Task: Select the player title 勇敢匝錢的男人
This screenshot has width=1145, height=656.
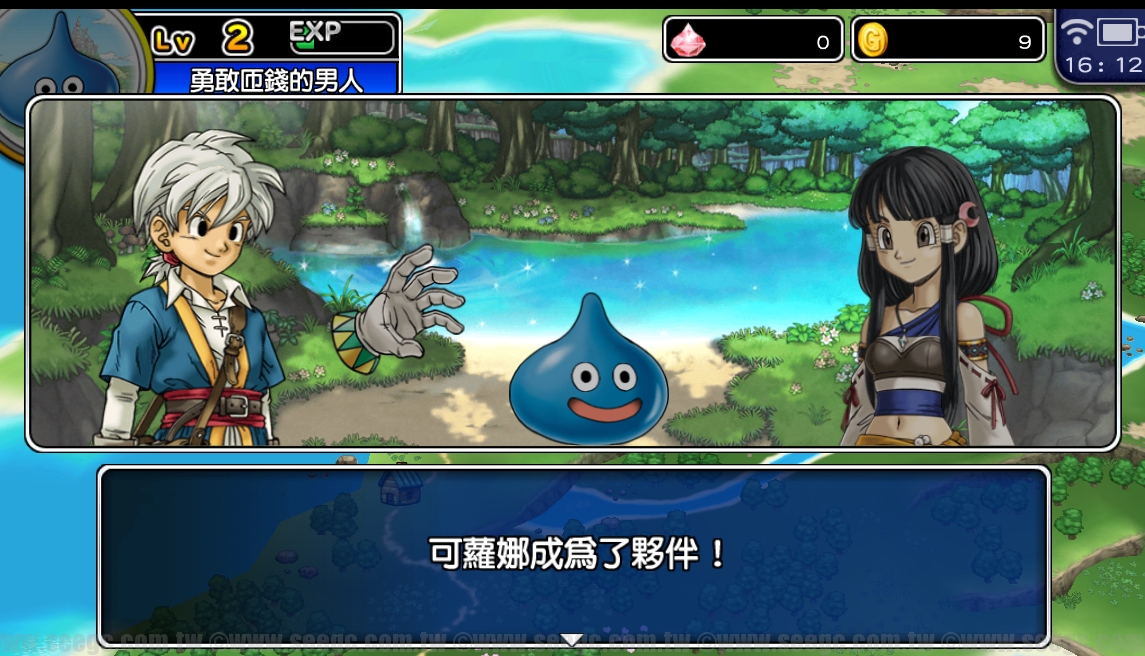Action: [x=276, y=80]
